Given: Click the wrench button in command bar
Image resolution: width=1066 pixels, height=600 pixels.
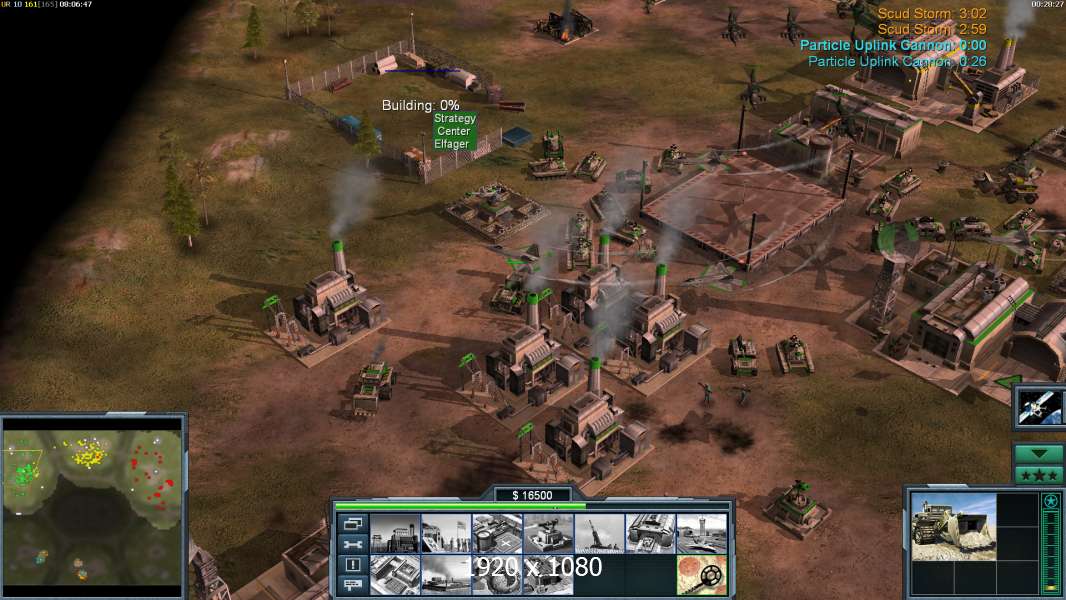Looking at the screenshot, I should 352,544.
